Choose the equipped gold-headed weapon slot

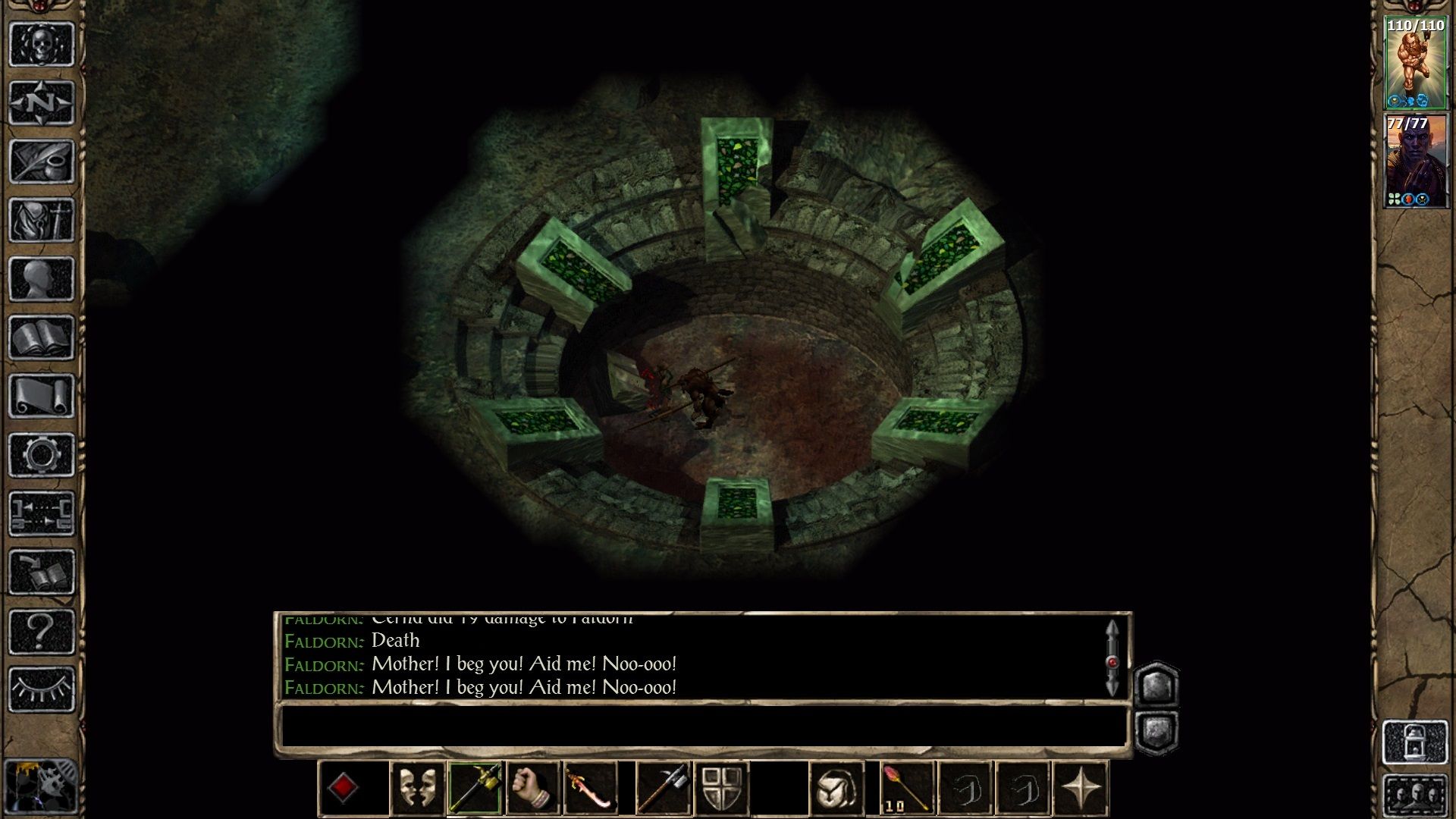pos(475,789)
